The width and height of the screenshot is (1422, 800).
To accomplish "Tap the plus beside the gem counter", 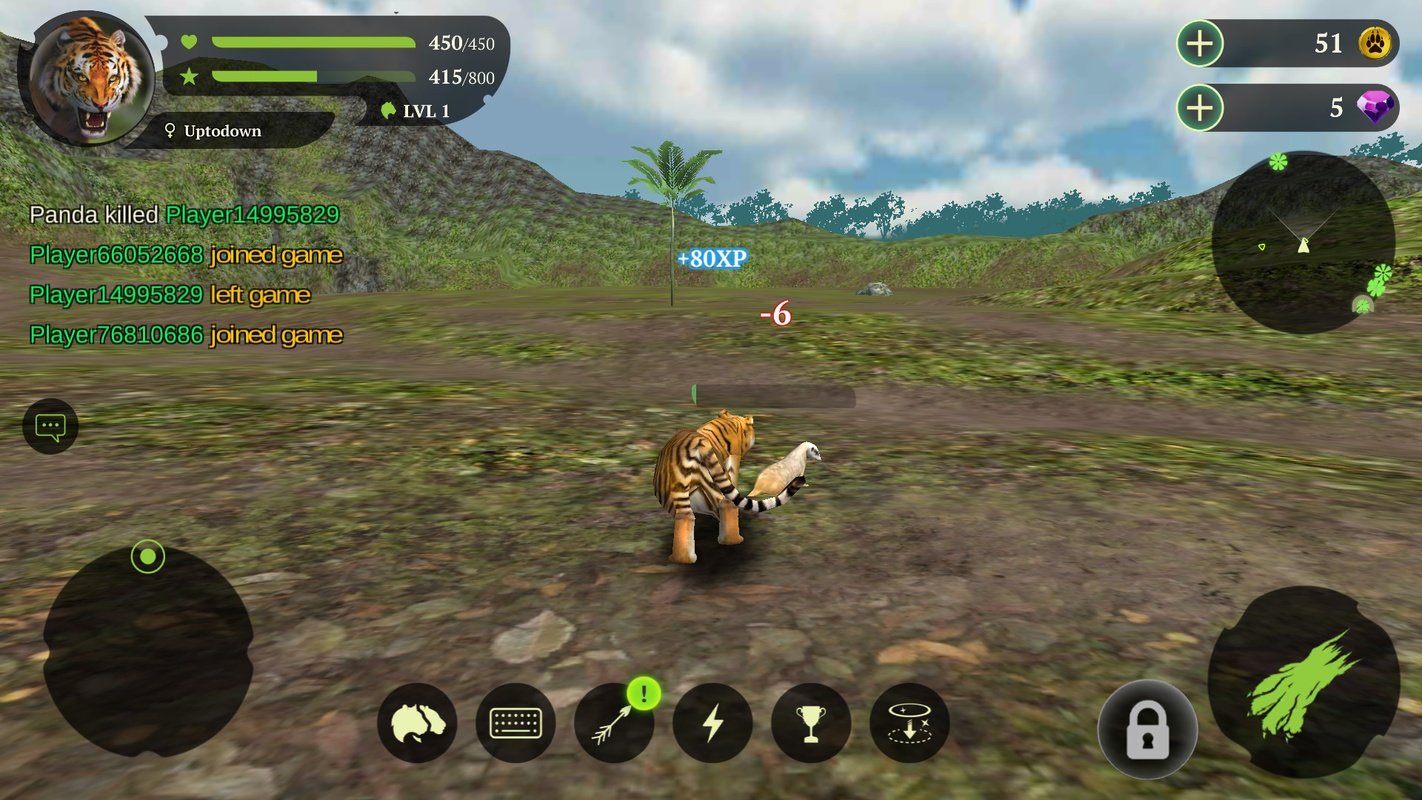I will 1199,108.
